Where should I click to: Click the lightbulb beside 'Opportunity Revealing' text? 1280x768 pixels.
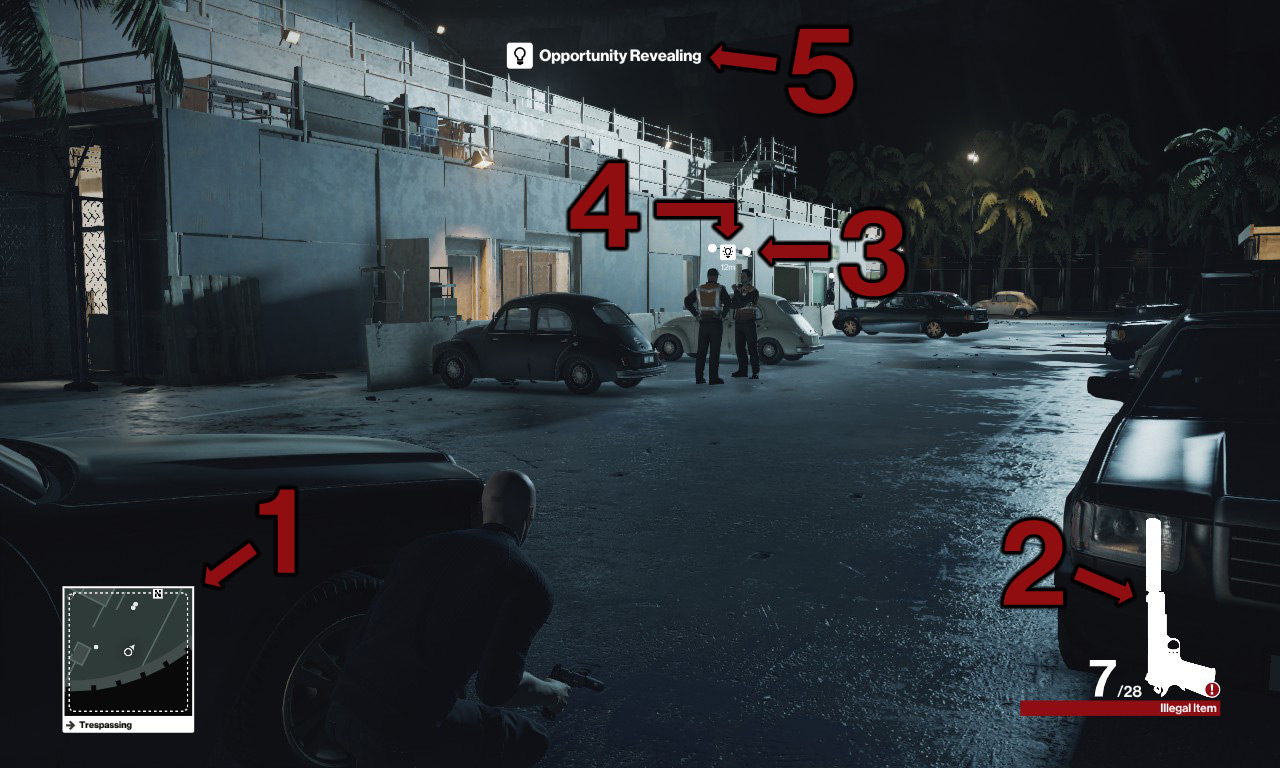coord(522,56)
